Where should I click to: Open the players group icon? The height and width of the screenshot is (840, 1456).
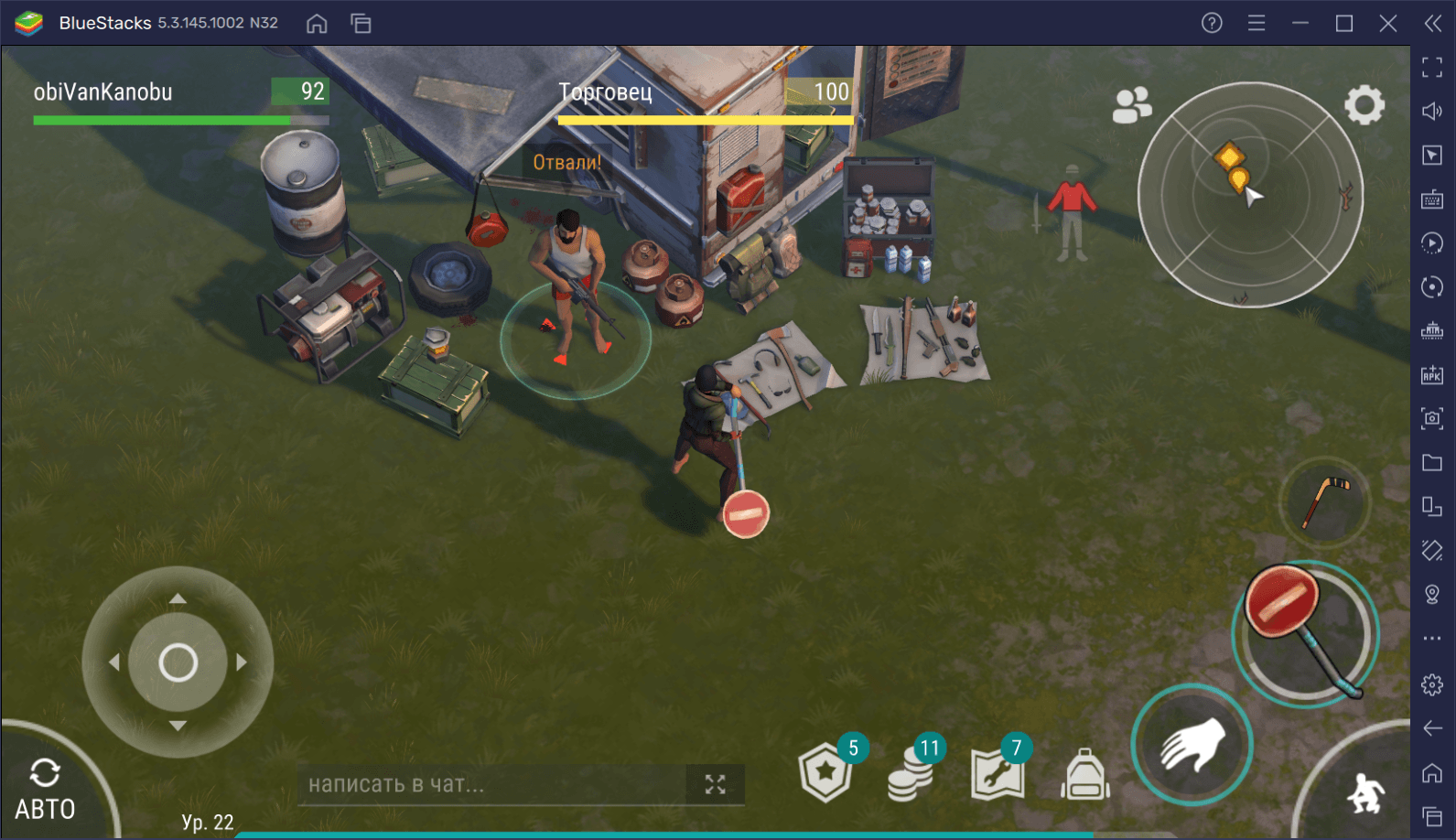[1131, 105]
